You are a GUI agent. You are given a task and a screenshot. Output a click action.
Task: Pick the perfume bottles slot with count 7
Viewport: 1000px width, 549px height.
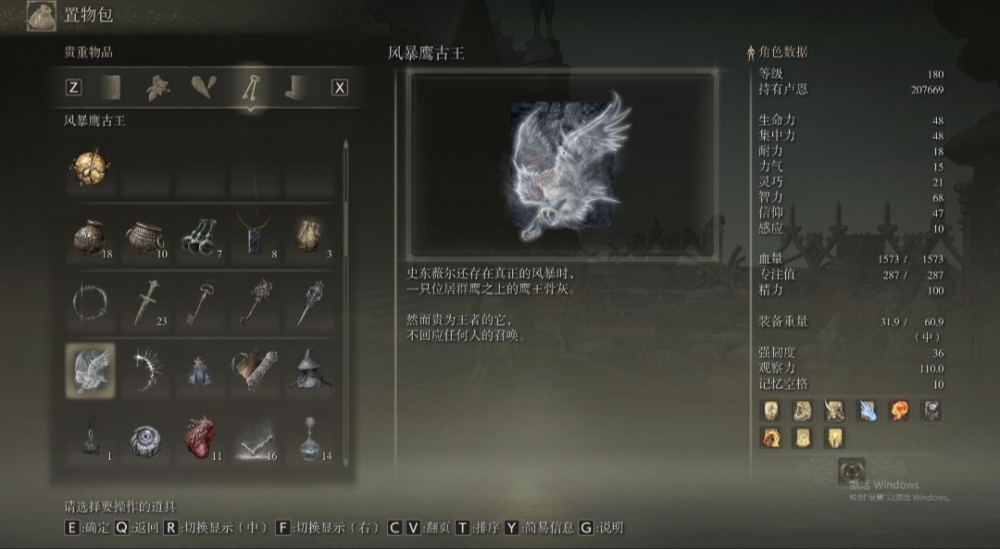point(198,236)
